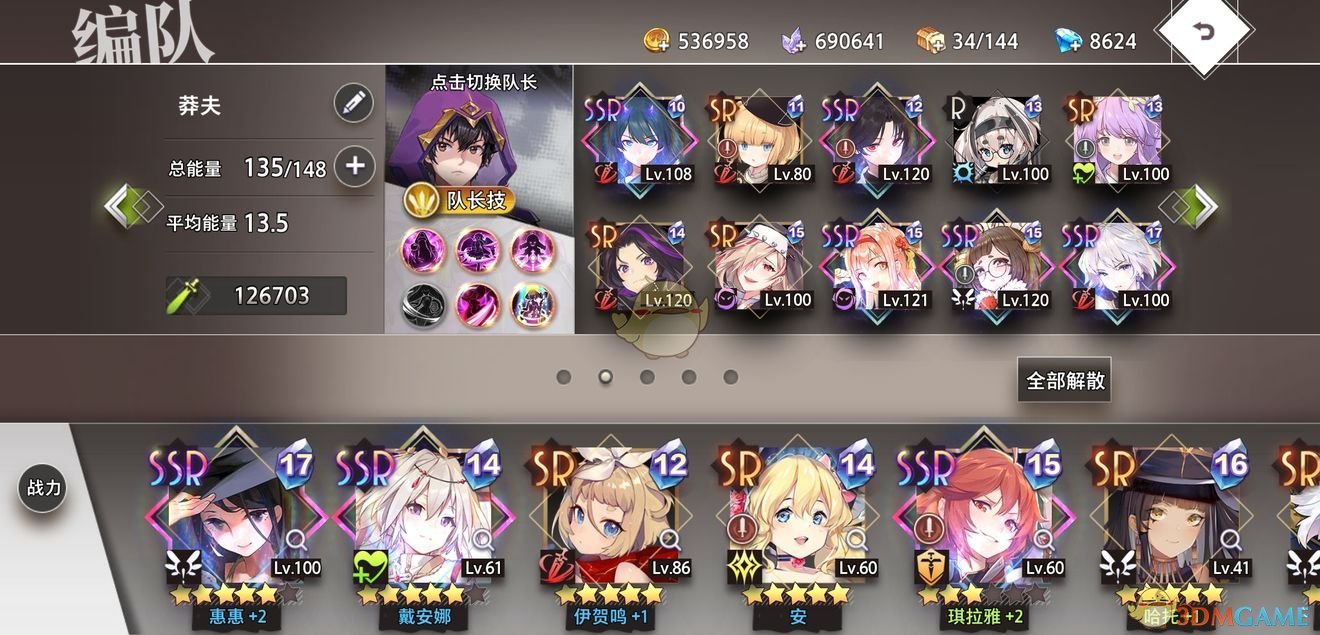
Task: Open the 队长技 captain skill
Action: 460,200
